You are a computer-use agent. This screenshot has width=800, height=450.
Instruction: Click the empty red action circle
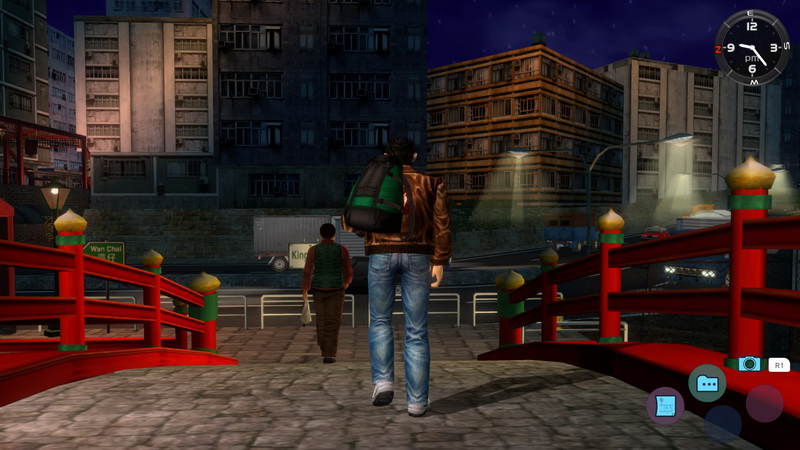[x=764, y=403]
